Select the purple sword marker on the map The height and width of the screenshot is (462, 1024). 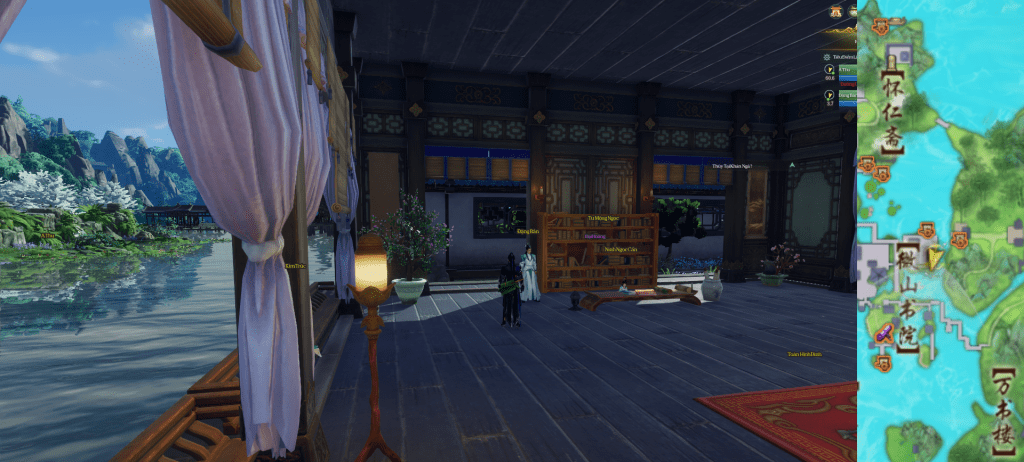884,334
